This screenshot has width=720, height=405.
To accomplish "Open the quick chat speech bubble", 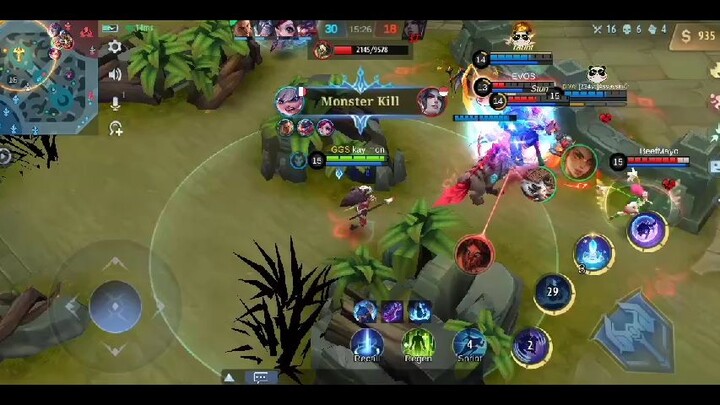I will click(x=260, y=378).
